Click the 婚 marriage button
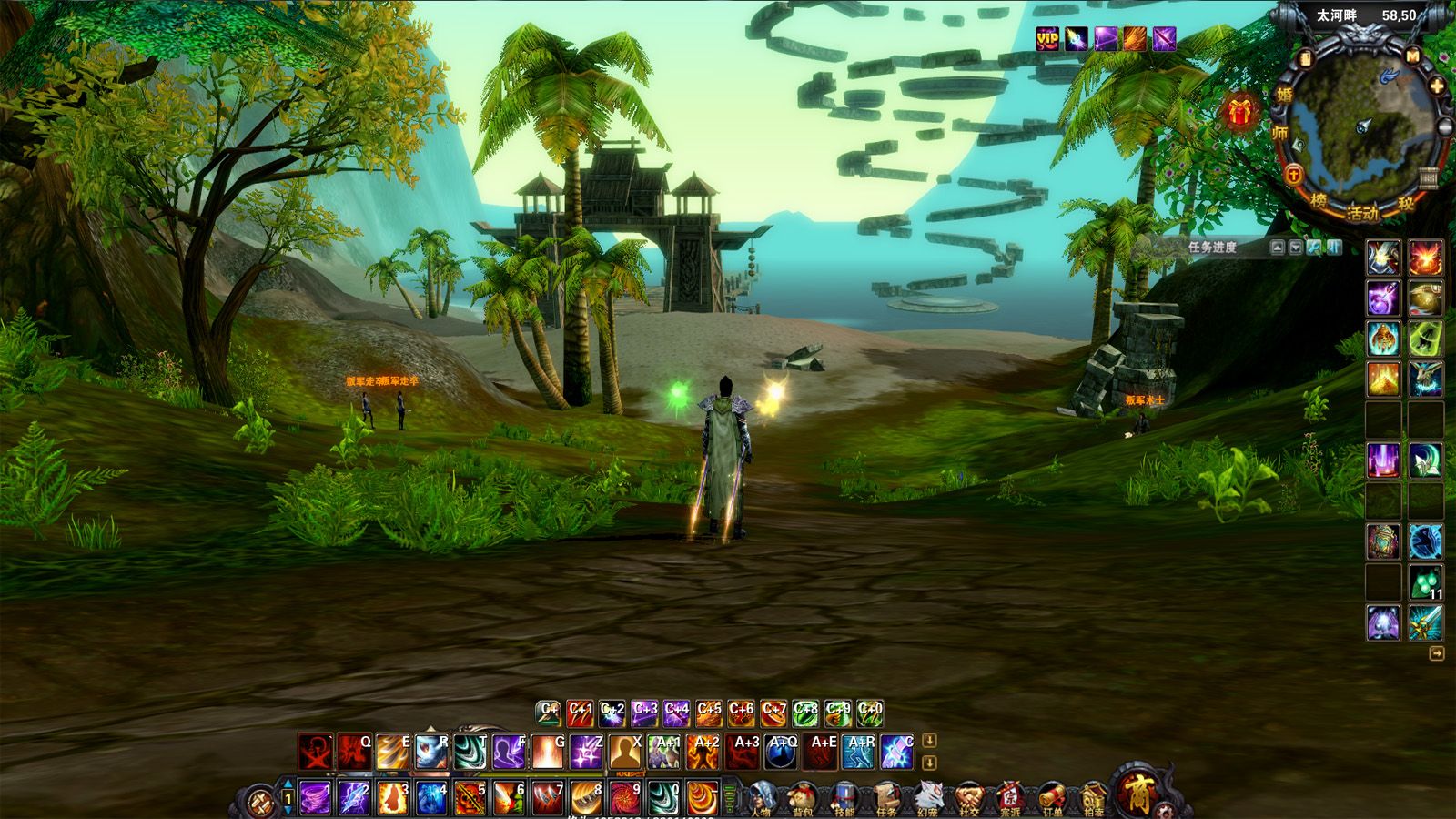Screen dimensions: 1456x819 click(x=1284, y=96)
